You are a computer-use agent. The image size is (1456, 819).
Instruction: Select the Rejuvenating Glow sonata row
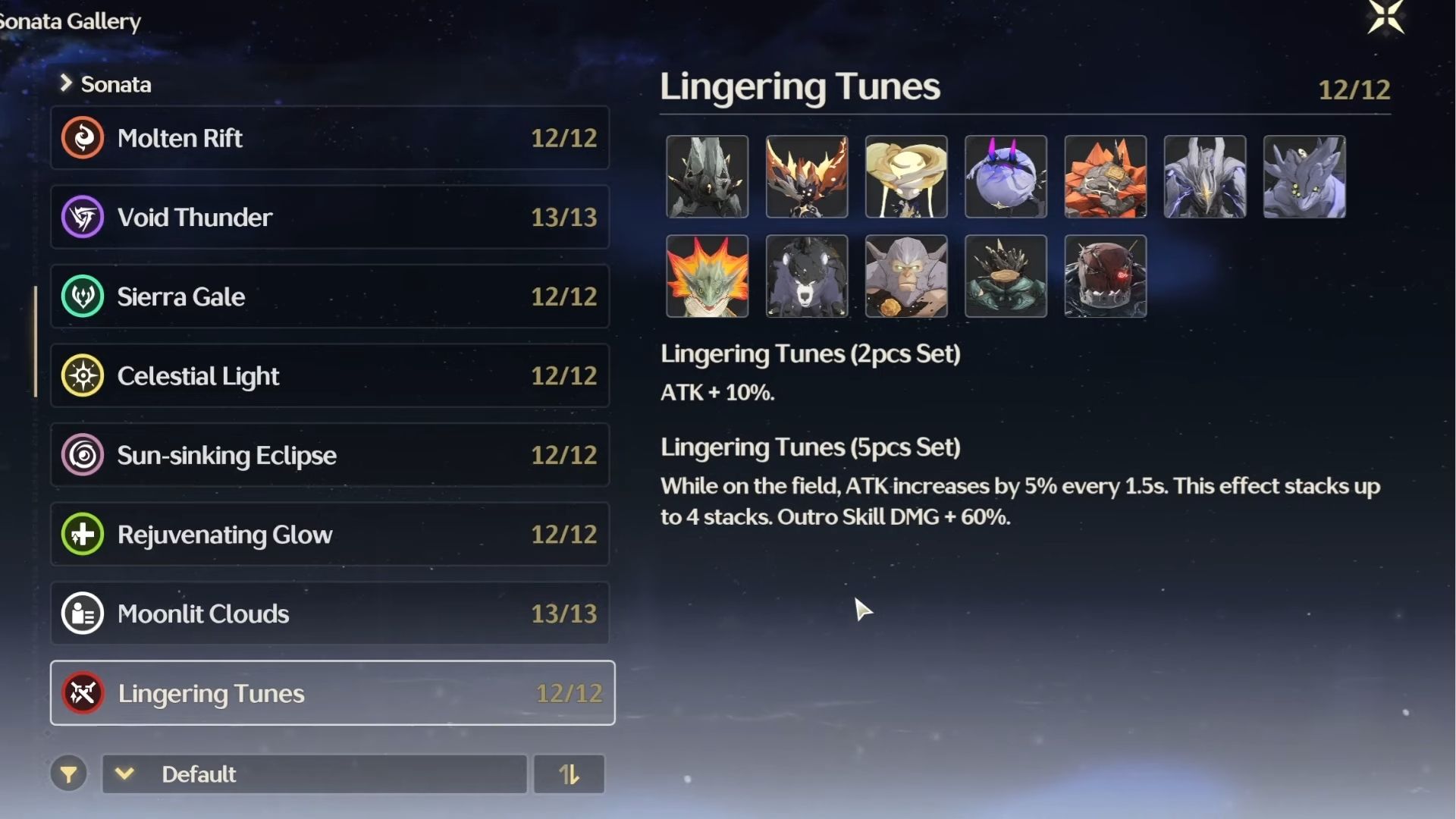coord(330,534)
